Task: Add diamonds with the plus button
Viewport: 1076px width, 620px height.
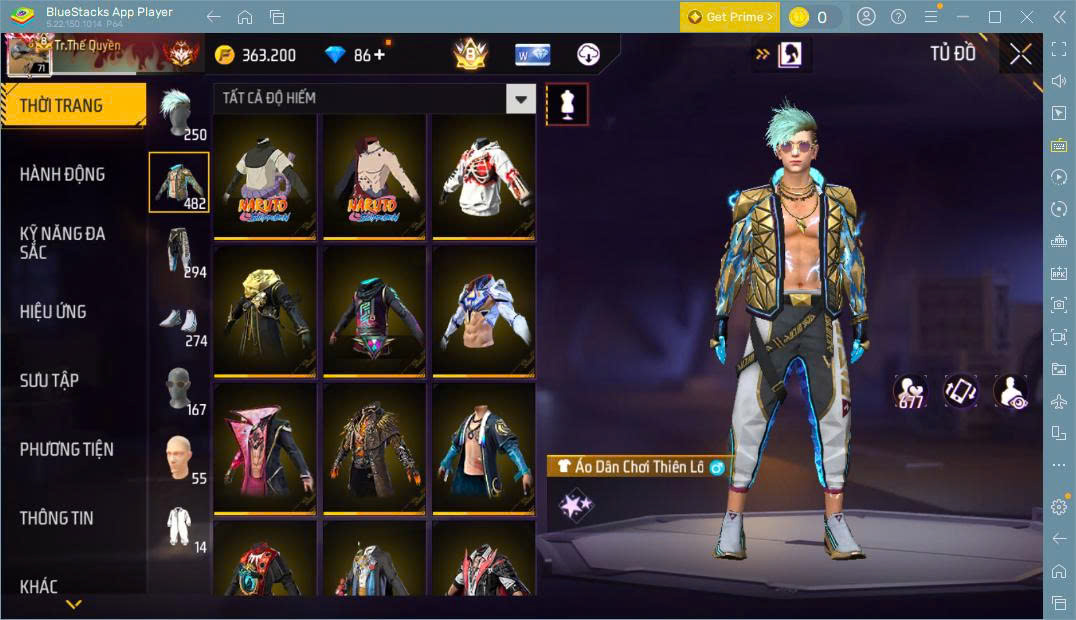Action: pos(379,55)
